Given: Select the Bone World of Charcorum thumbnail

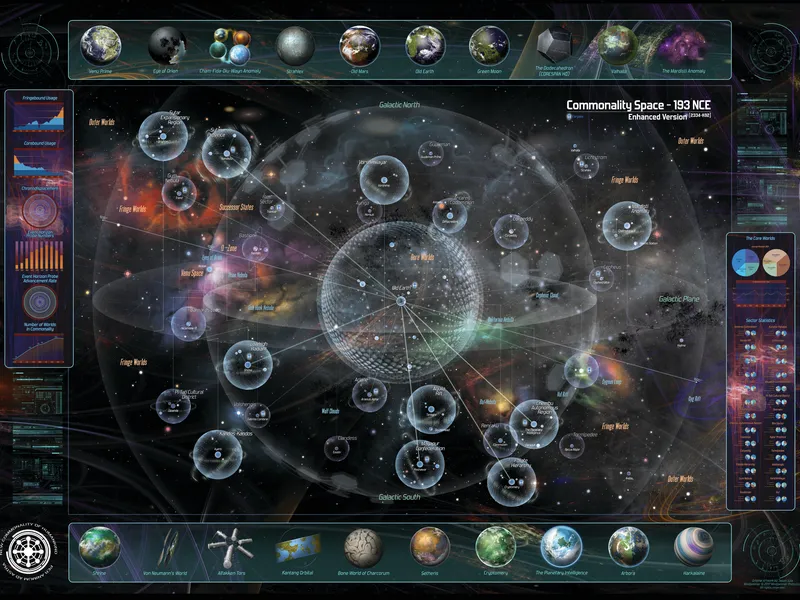Looking at the screenshot, I should pyautogui.click(x=364, y=546).
